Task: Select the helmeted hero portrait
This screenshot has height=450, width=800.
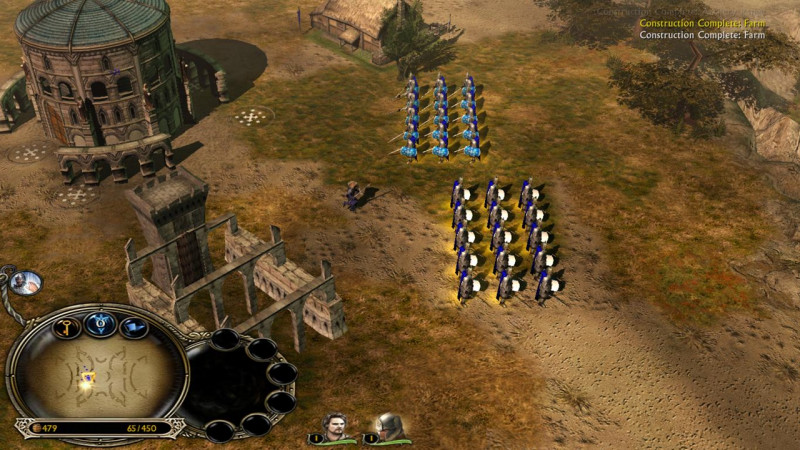Action: point(388,425)
